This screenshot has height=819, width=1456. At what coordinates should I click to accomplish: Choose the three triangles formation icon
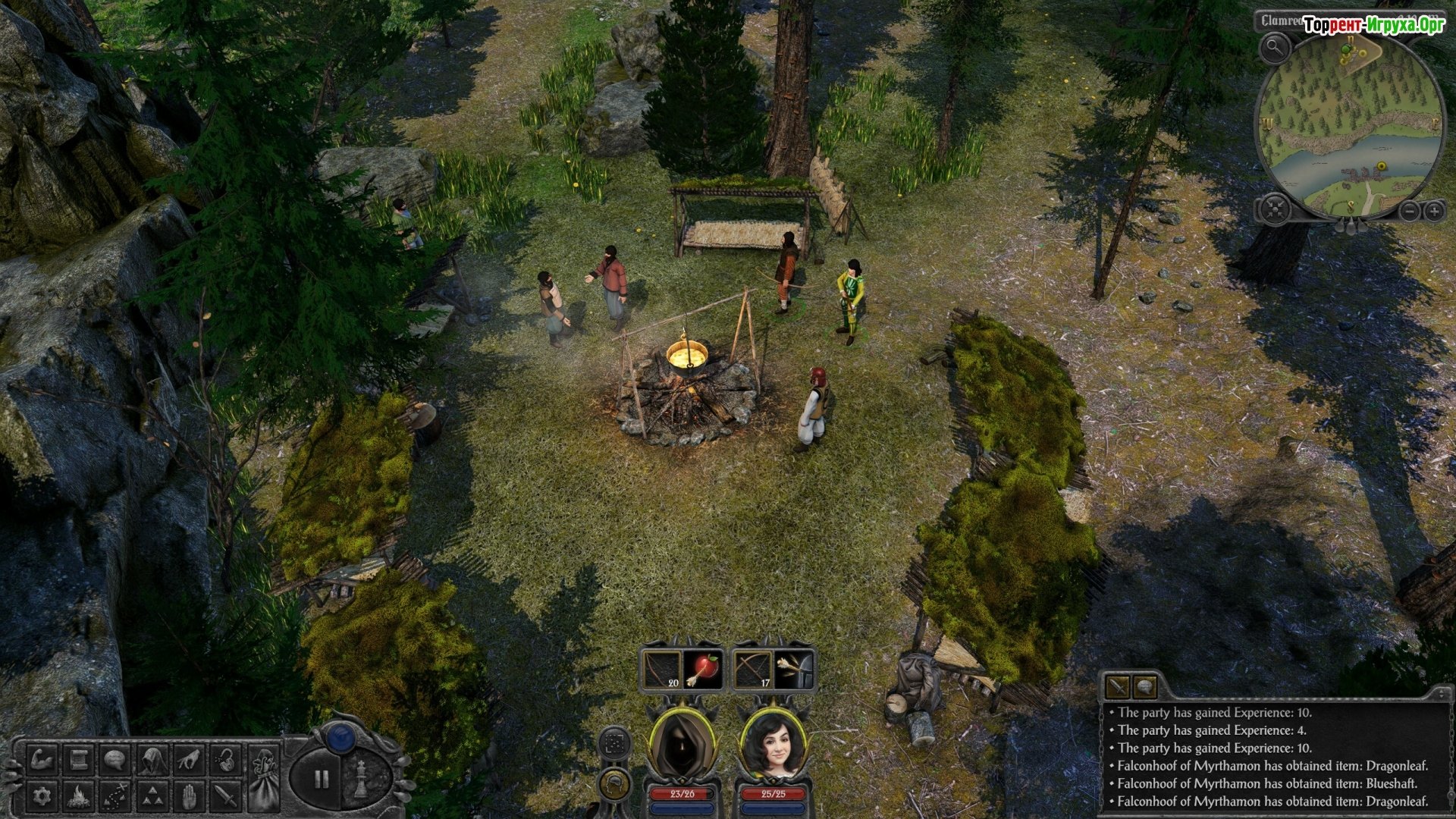click(x=152, y=795)
